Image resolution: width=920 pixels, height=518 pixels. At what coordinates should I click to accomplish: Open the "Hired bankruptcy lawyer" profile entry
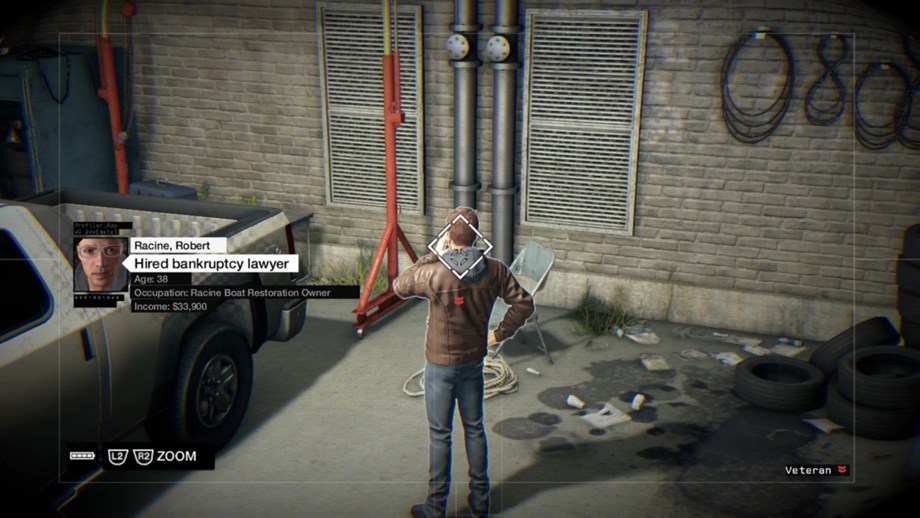[215, 263]
